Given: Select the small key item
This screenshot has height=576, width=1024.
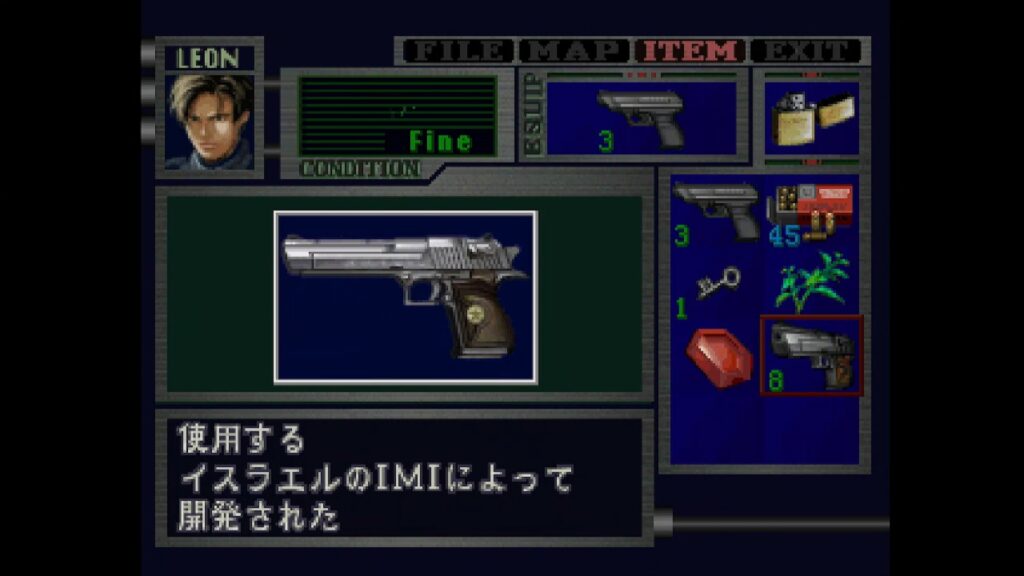Looking at the screenshot, I should [x=714, y=287].
